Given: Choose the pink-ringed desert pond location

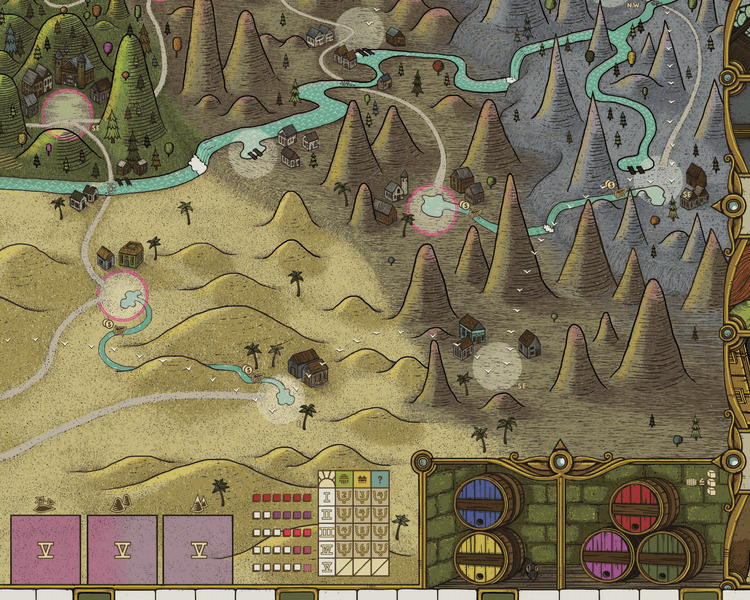Looking at the screenshot, I should point(123,295).
